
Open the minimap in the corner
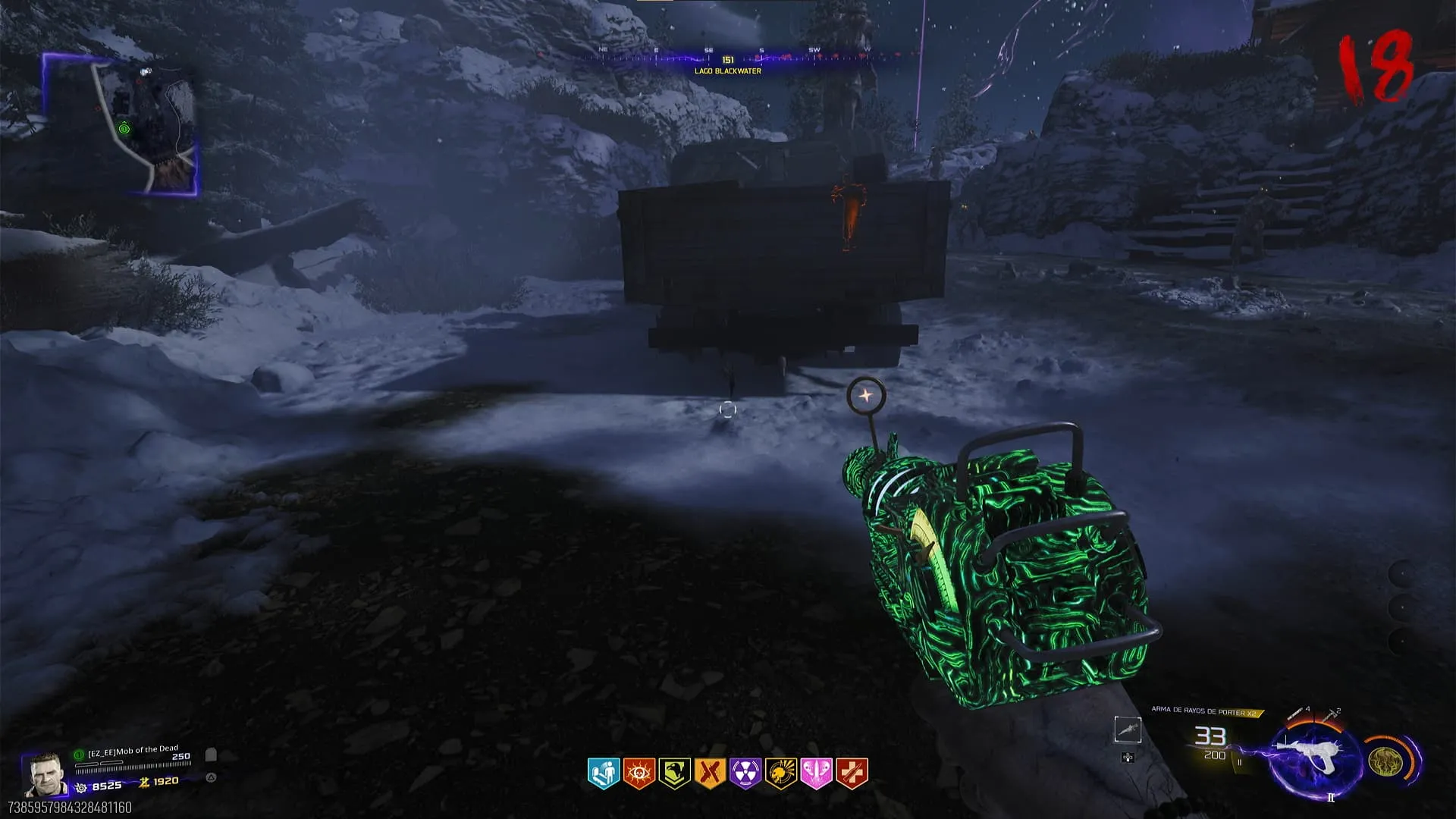click(121, 125)
